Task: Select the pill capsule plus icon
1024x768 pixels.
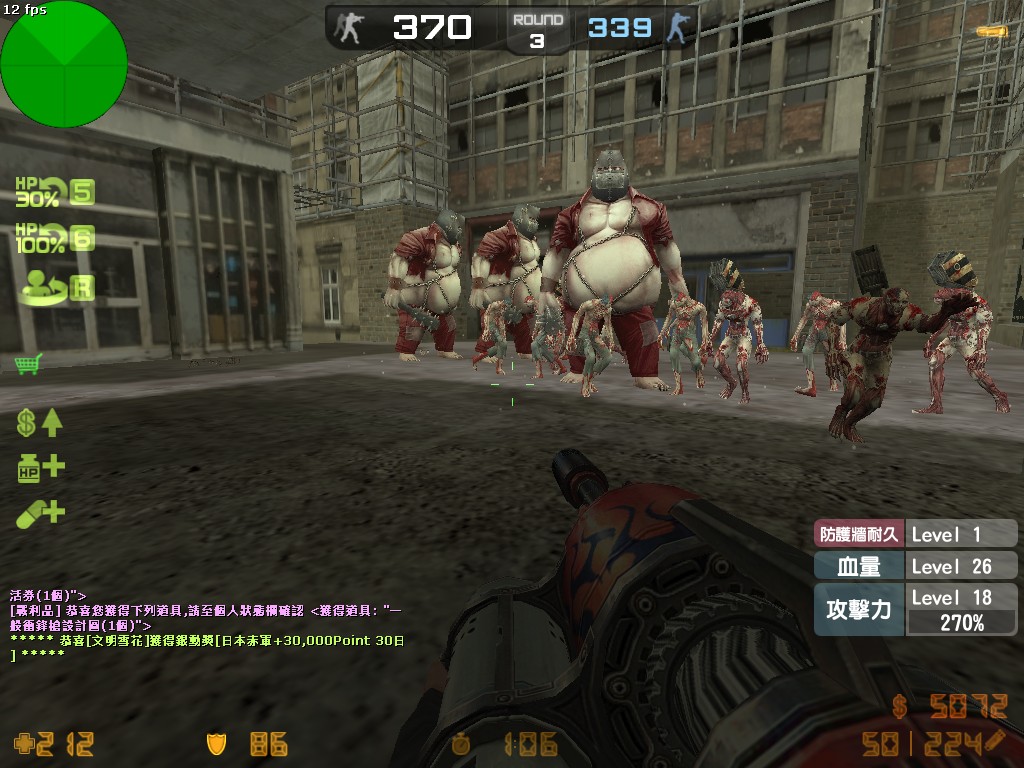Action: [x=39, y=514]
